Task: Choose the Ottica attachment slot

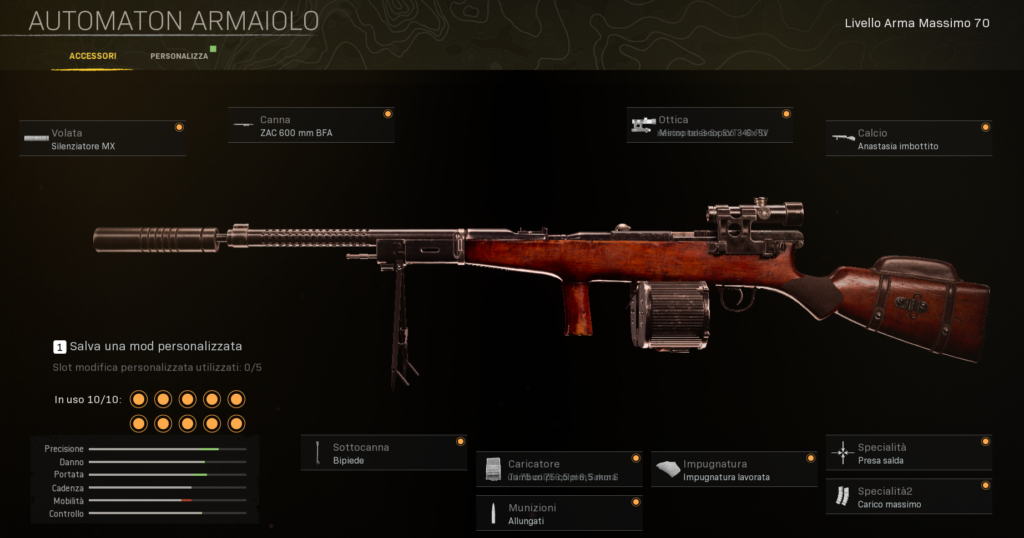Action: coord(710,126)
